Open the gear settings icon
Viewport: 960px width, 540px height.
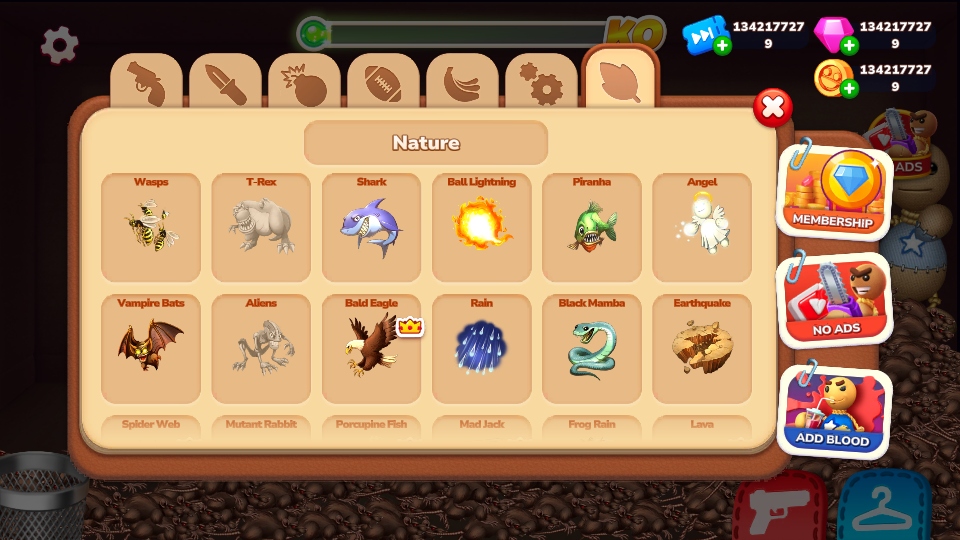coord(60,45)
